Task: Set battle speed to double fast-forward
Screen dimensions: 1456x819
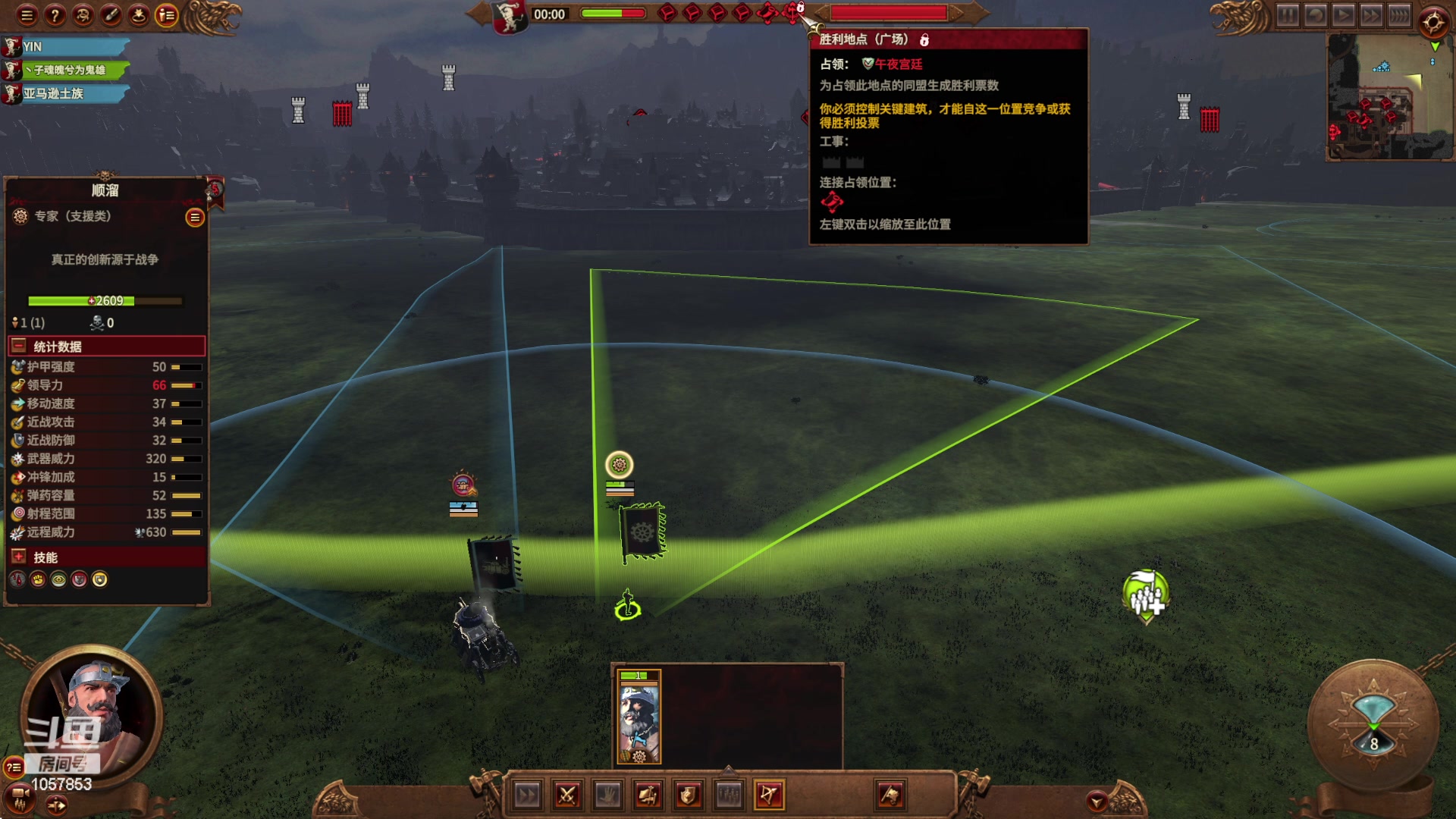Action: 1371,15
